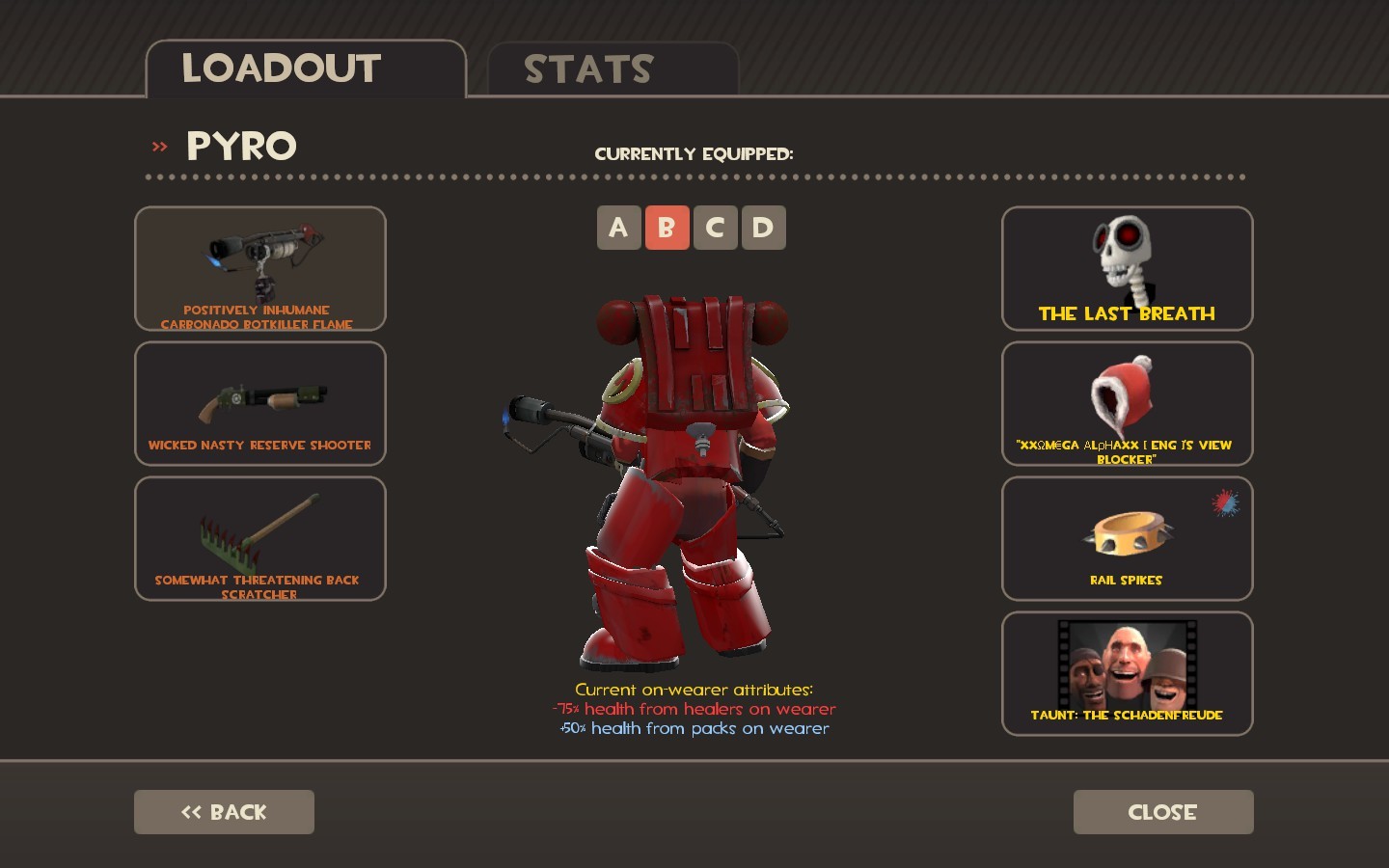Click the PYRO class heading
1389x868 pixels.
point(240,146)
